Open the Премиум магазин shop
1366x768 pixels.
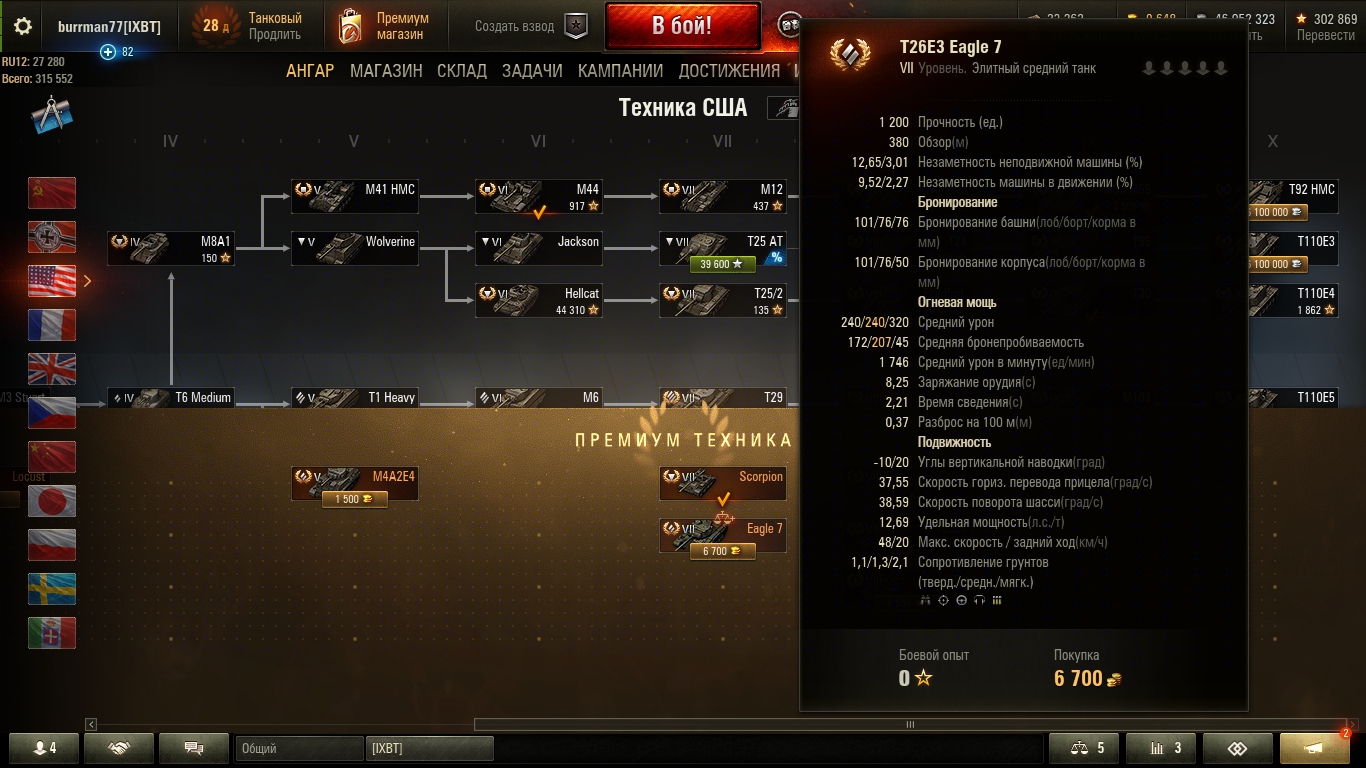click(384, 26)
